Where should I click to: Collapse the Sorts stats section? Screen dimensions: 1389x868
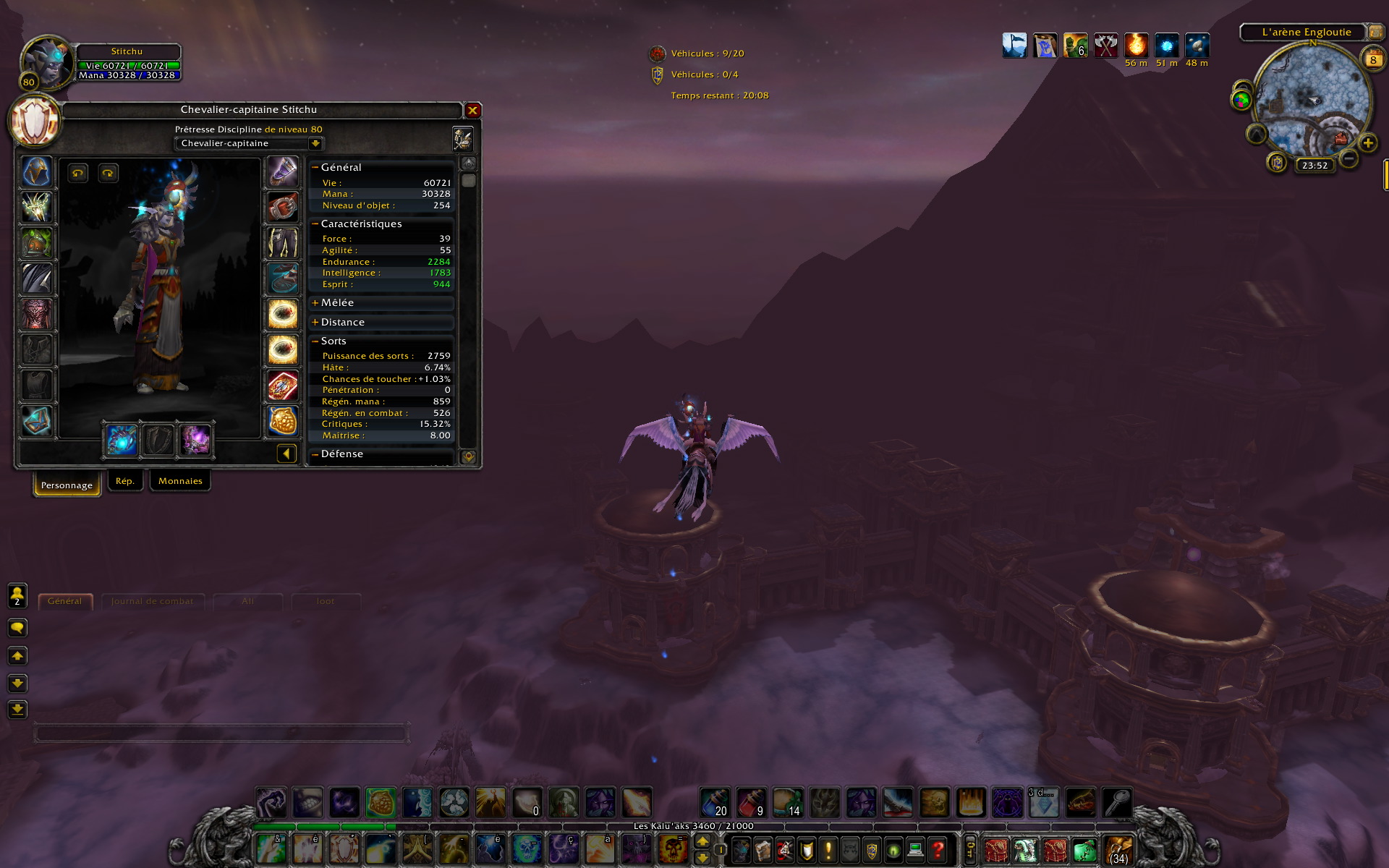pos(315,341)
